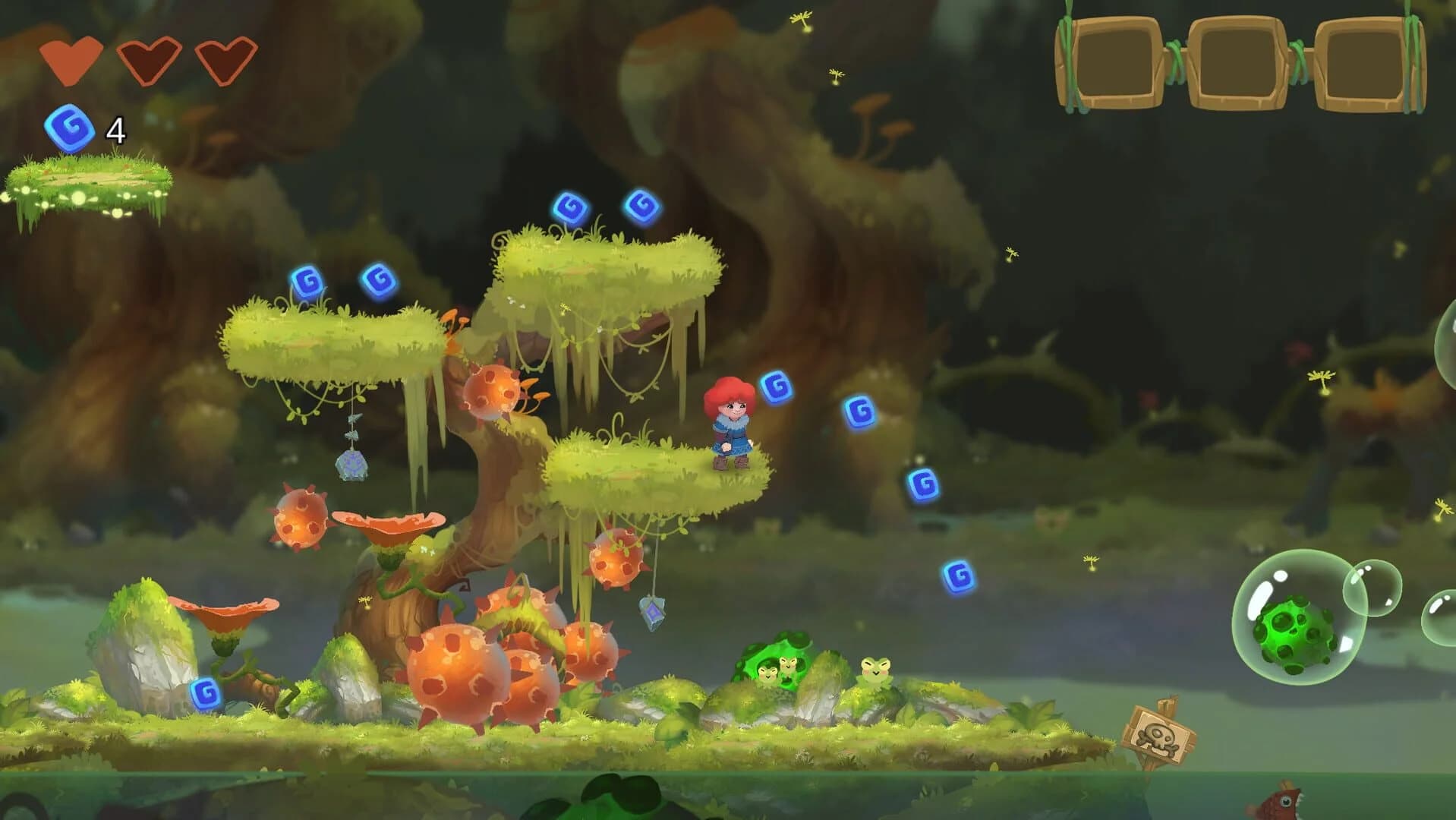Click the dangling charm below the platform
This screenshot has width=1456, height=820.
651,613
